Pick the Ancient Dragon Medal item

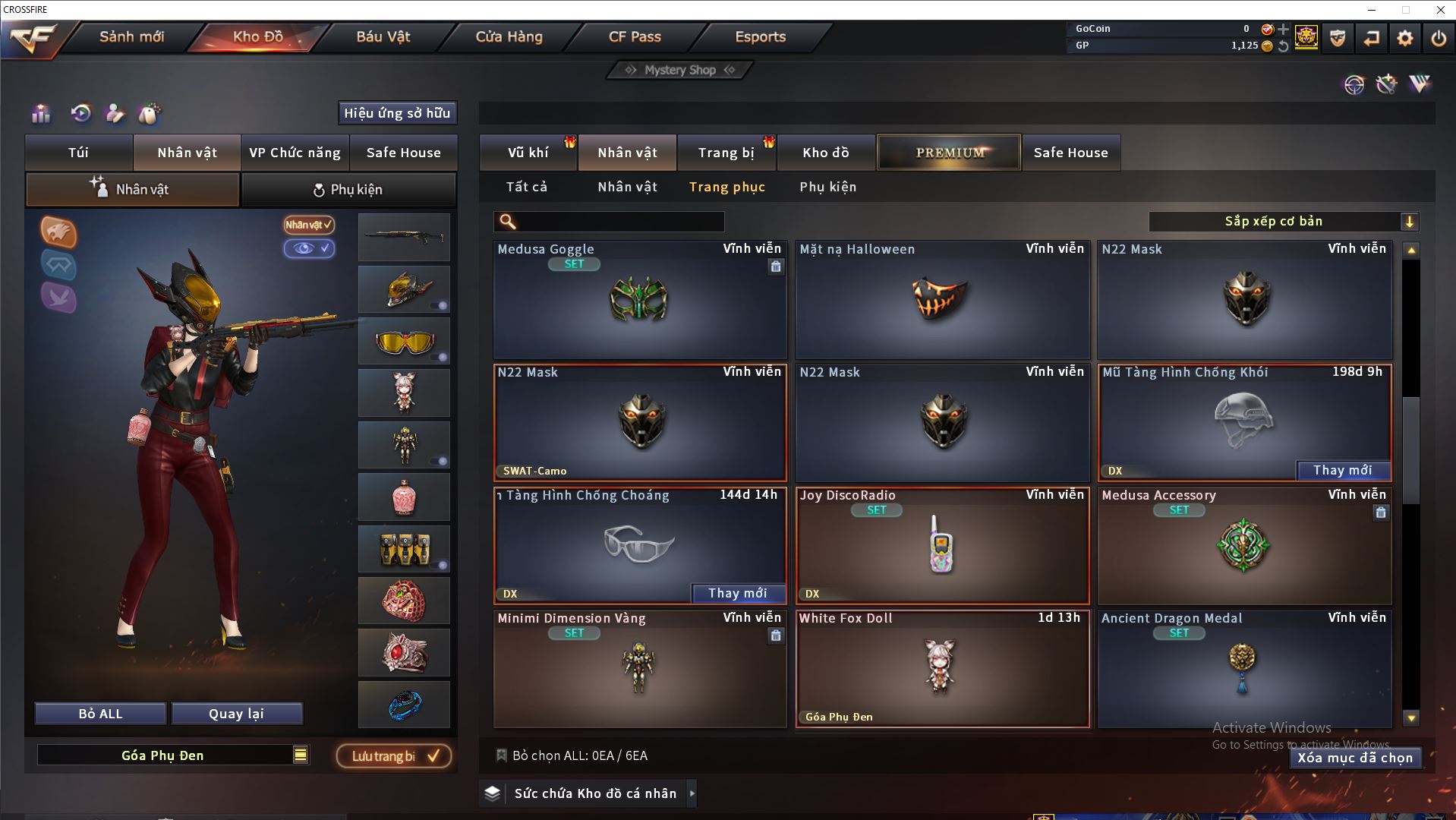click(1243, 670)
